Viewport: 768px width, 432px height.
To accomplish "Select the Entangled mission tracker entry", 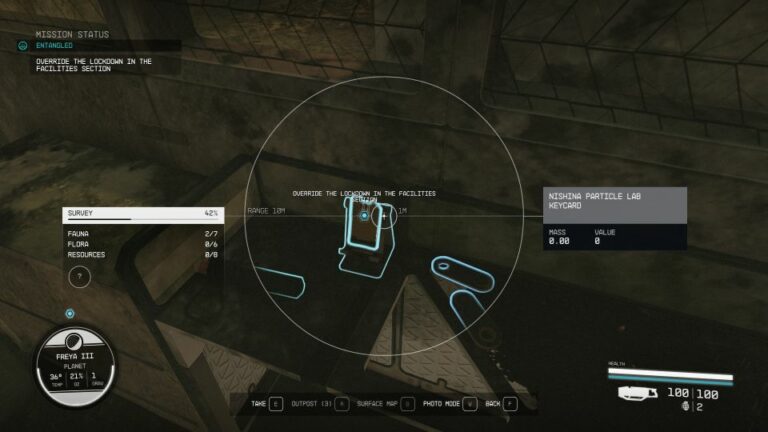I will (x=55, y=45).
